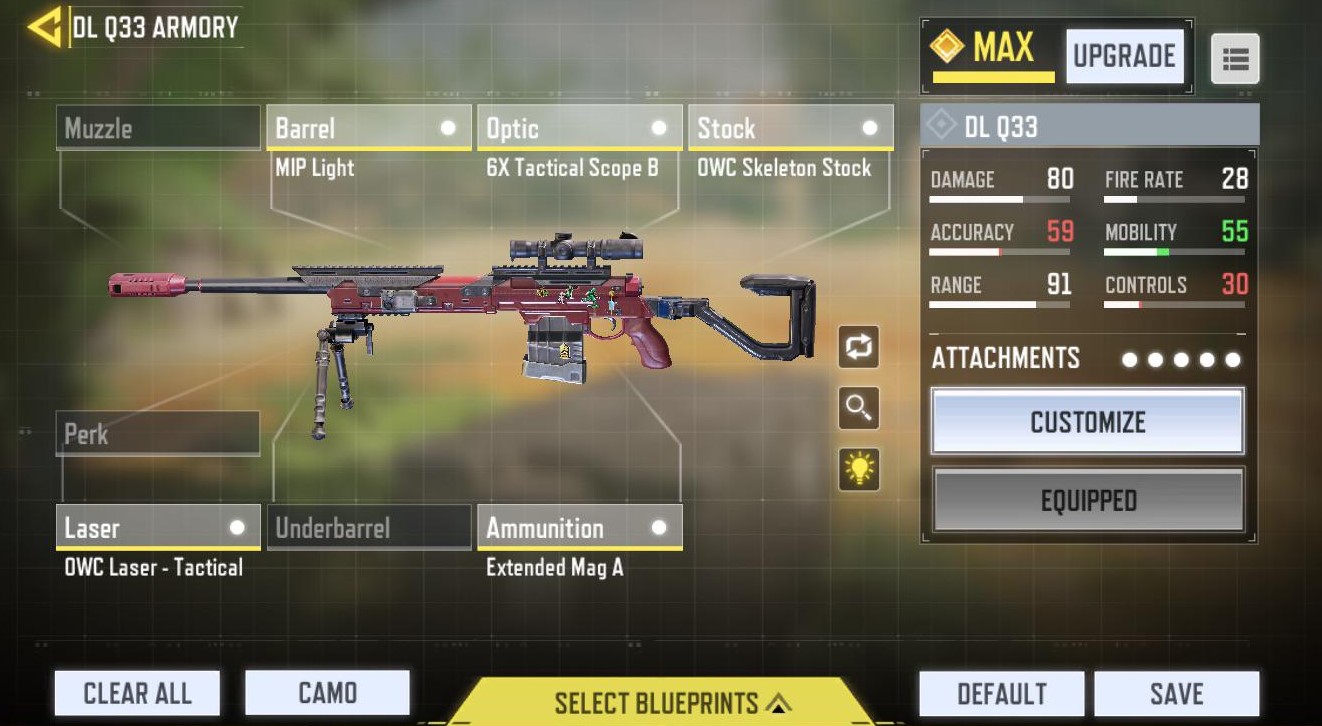
Task: Click the yellow MAX rank diamond icon
Action: [945, 44]
